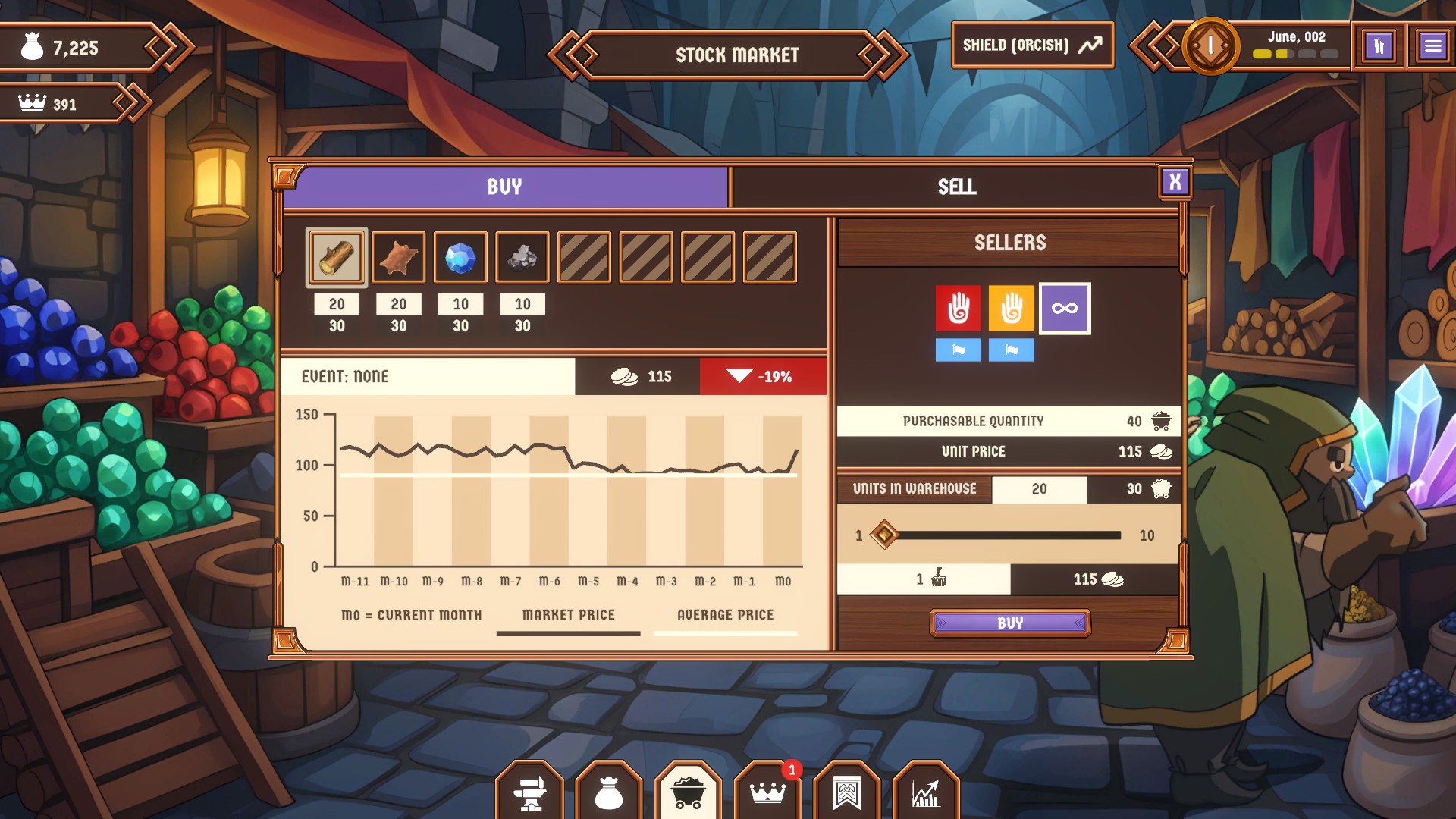
Task: Open the Shield (Orcish) trend tracker
Action: point(1032,45)
